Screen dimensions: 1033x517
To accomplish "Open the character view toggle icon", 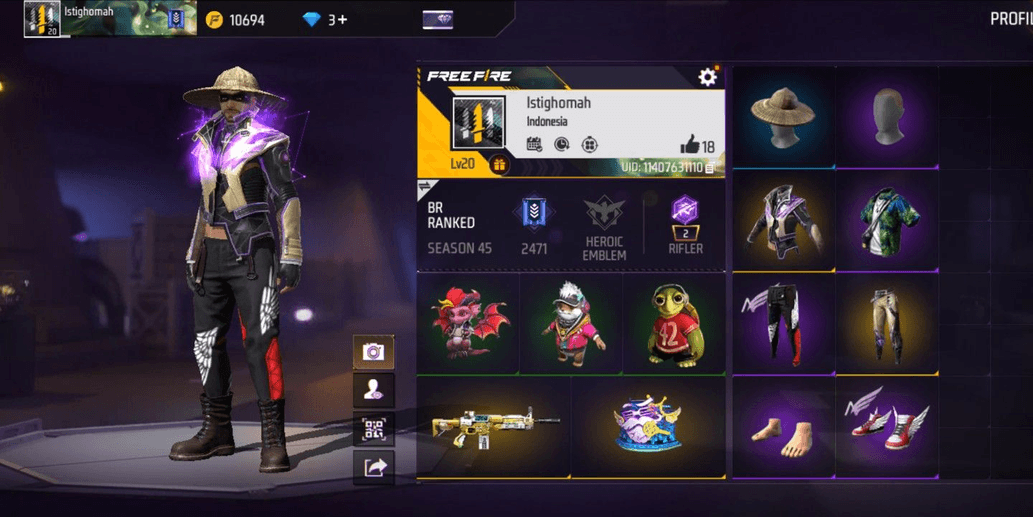I will (x=374, y=390).
